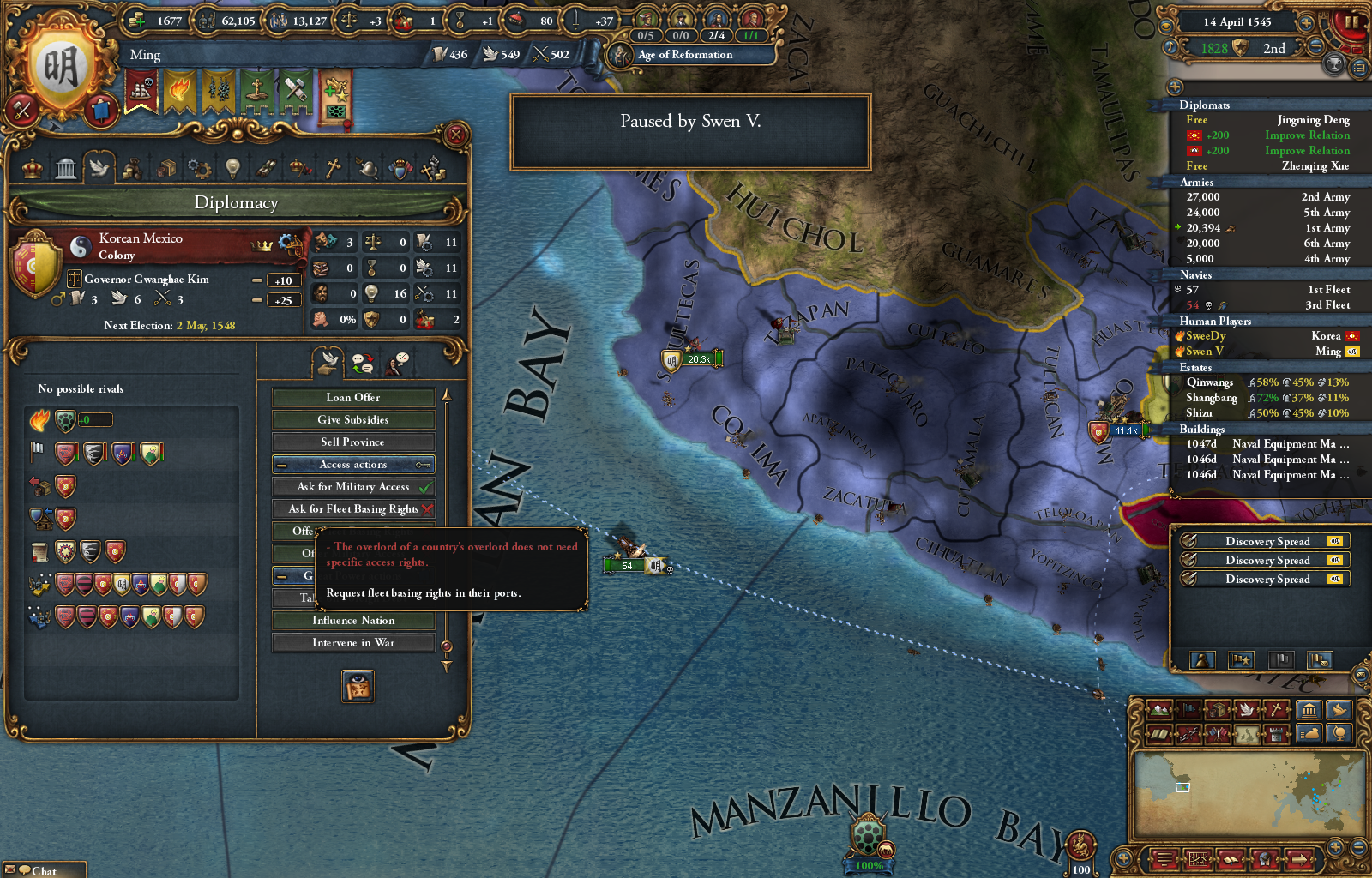Open the Court panel with the crown icon
1372x878 pixels.
tap(31, 168)
